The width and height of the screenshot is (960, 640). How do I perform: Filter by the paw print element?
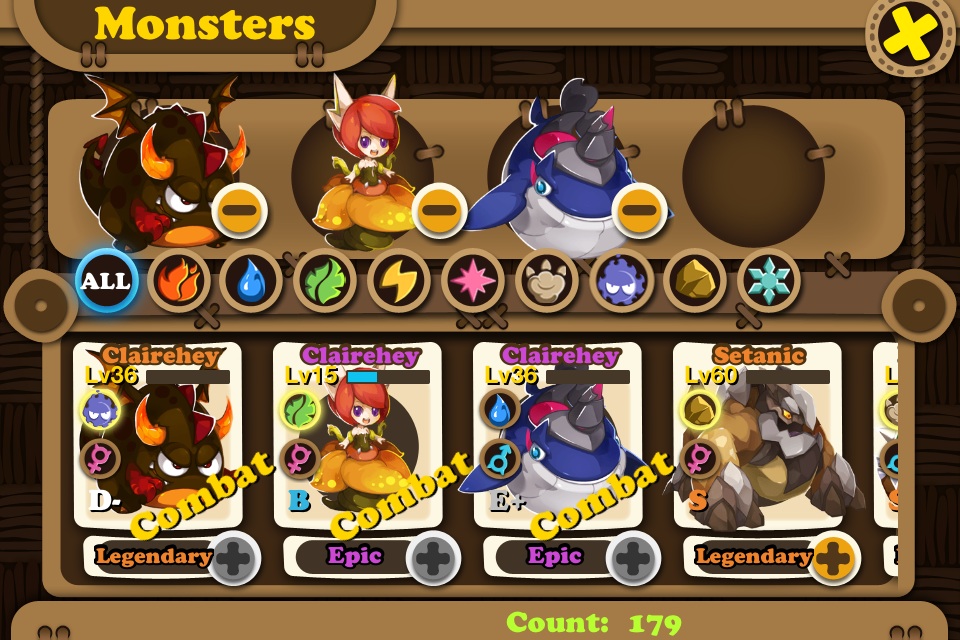point(547,281)
